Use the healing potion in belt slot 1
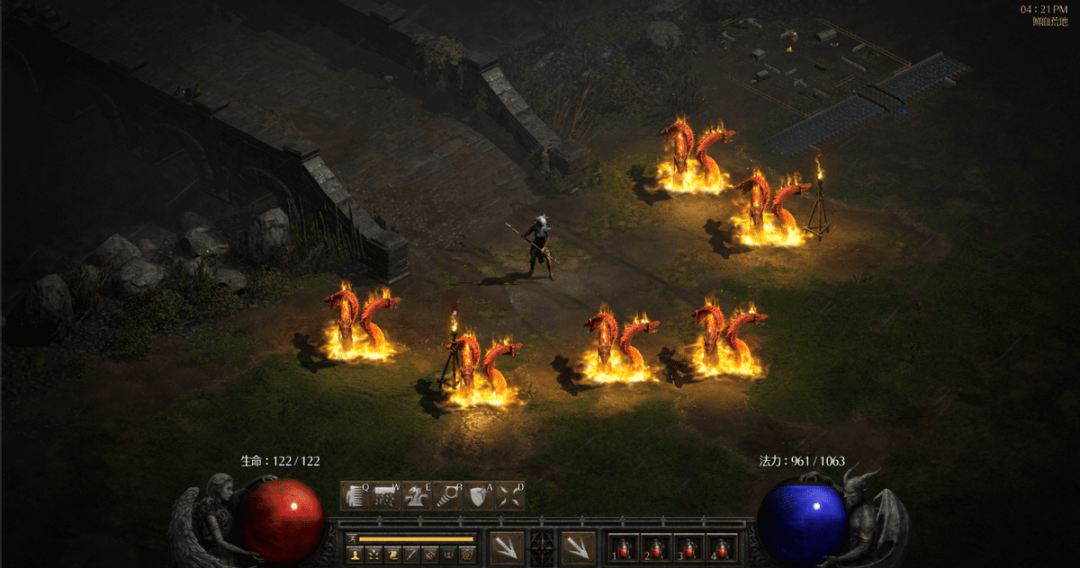This screenshot has height=568, width=1080. click(x=624, y=548)
